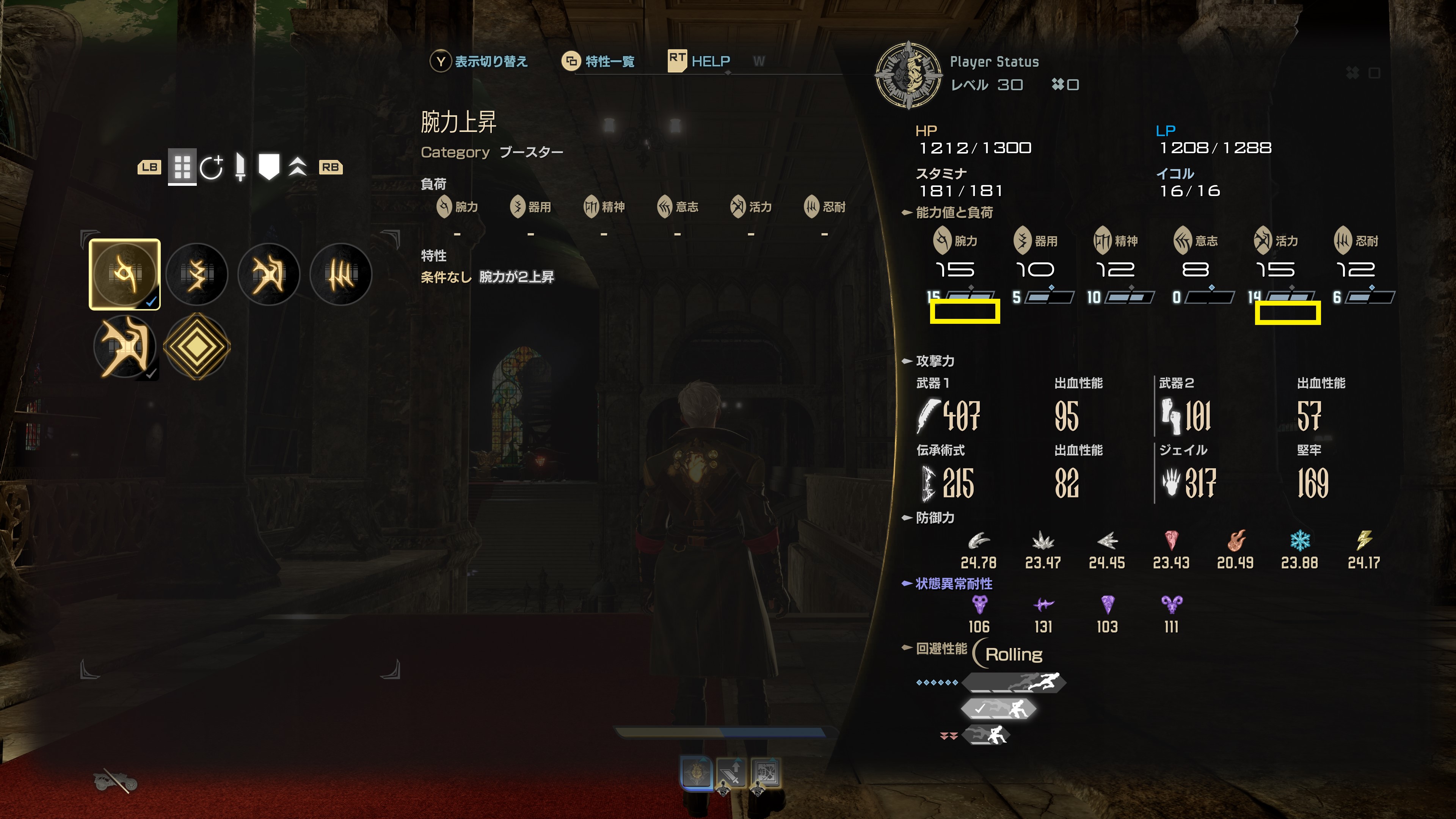Expand the 状態異常耐性 section header
This screenshot has height=819, width=1456.
coord(947,583)
